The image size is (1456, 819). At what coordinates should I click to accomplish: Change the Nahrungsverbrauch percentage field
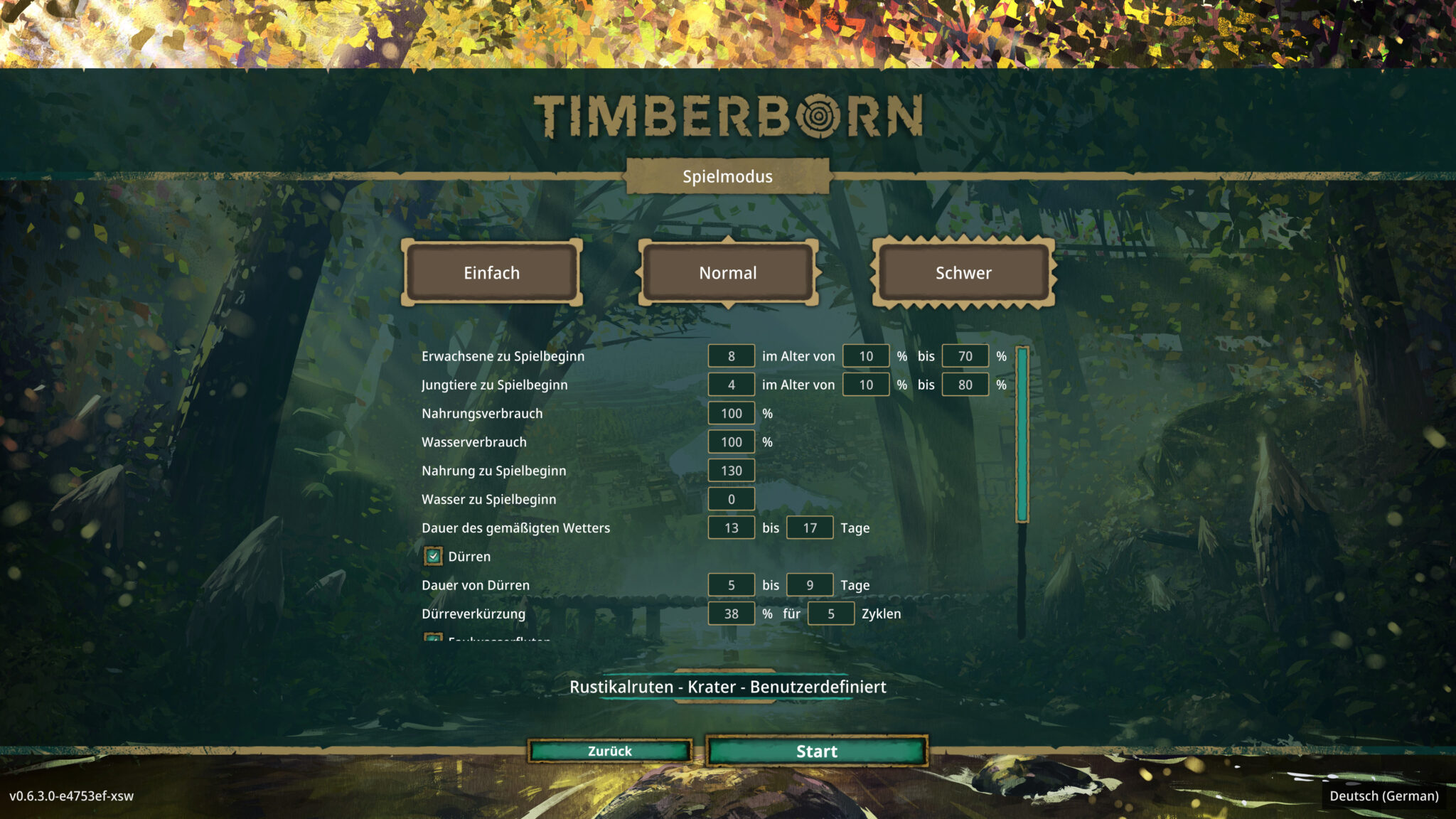731,413
